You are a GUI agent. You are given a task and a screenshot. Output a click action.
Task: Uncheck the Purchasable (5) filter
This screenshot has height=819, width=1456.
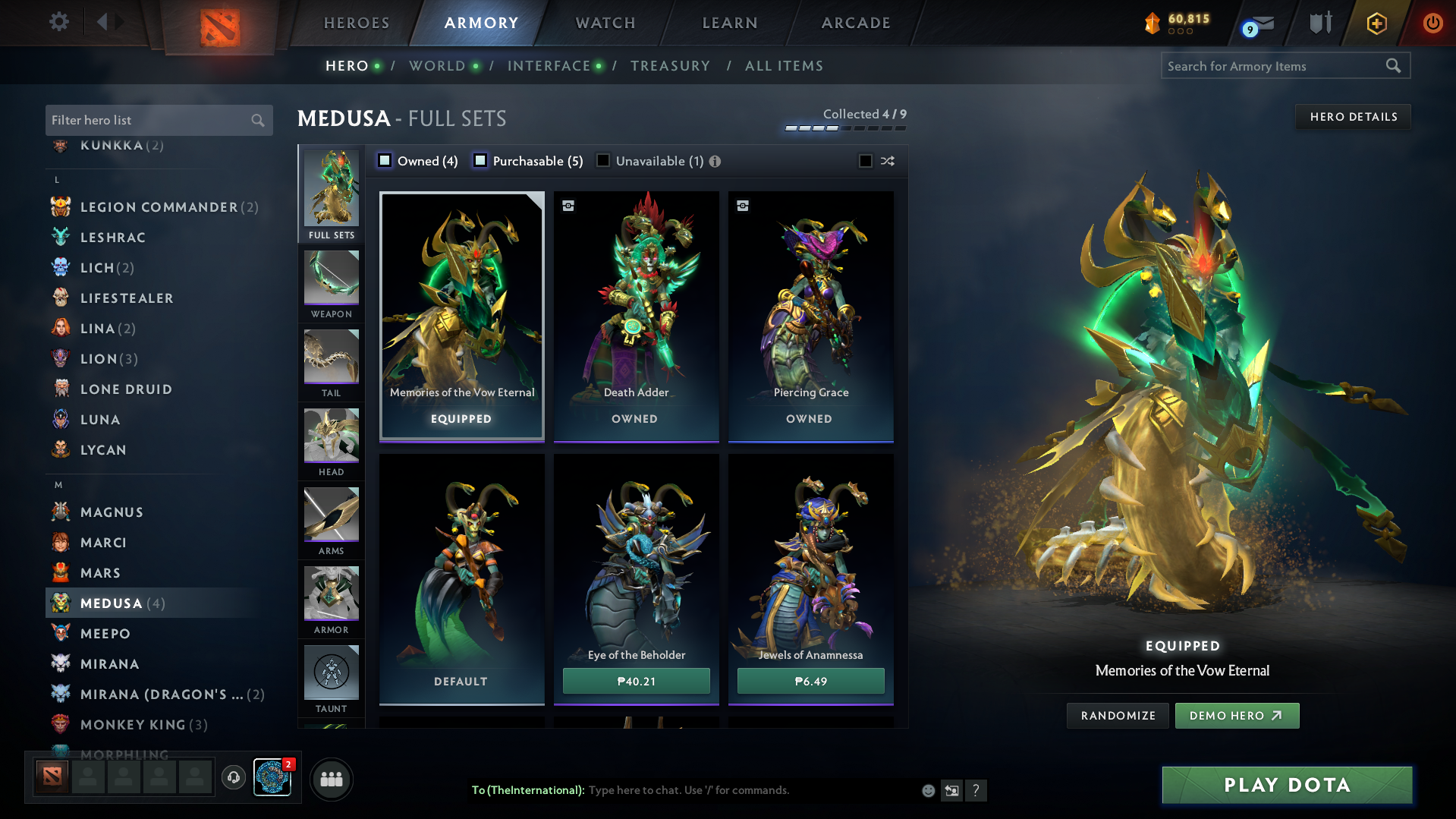tap(480, 160)
